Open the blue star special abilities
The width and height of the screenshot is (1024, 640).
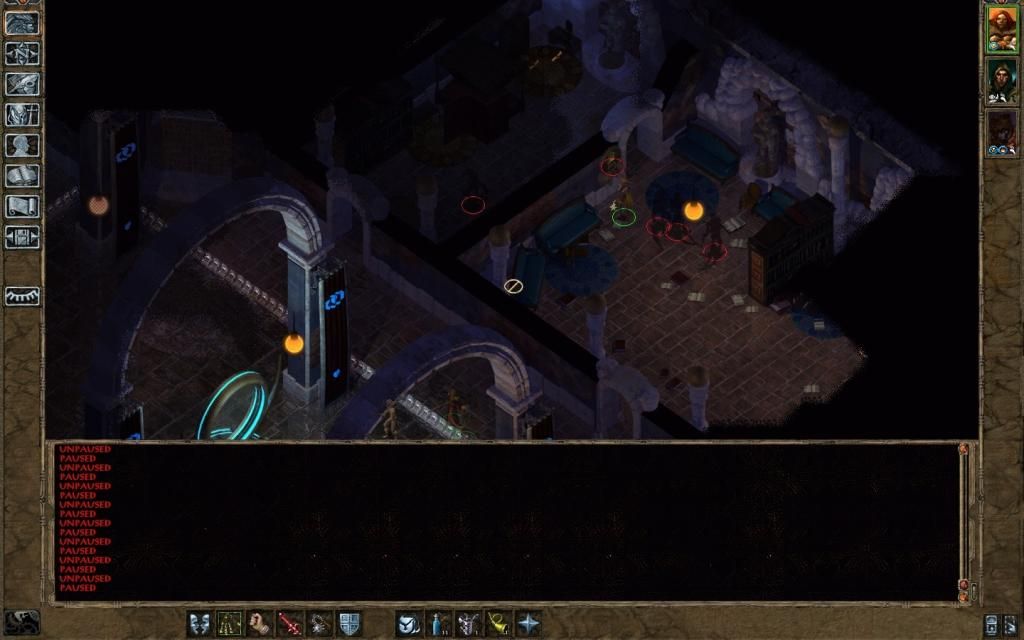tap(528, 624)
